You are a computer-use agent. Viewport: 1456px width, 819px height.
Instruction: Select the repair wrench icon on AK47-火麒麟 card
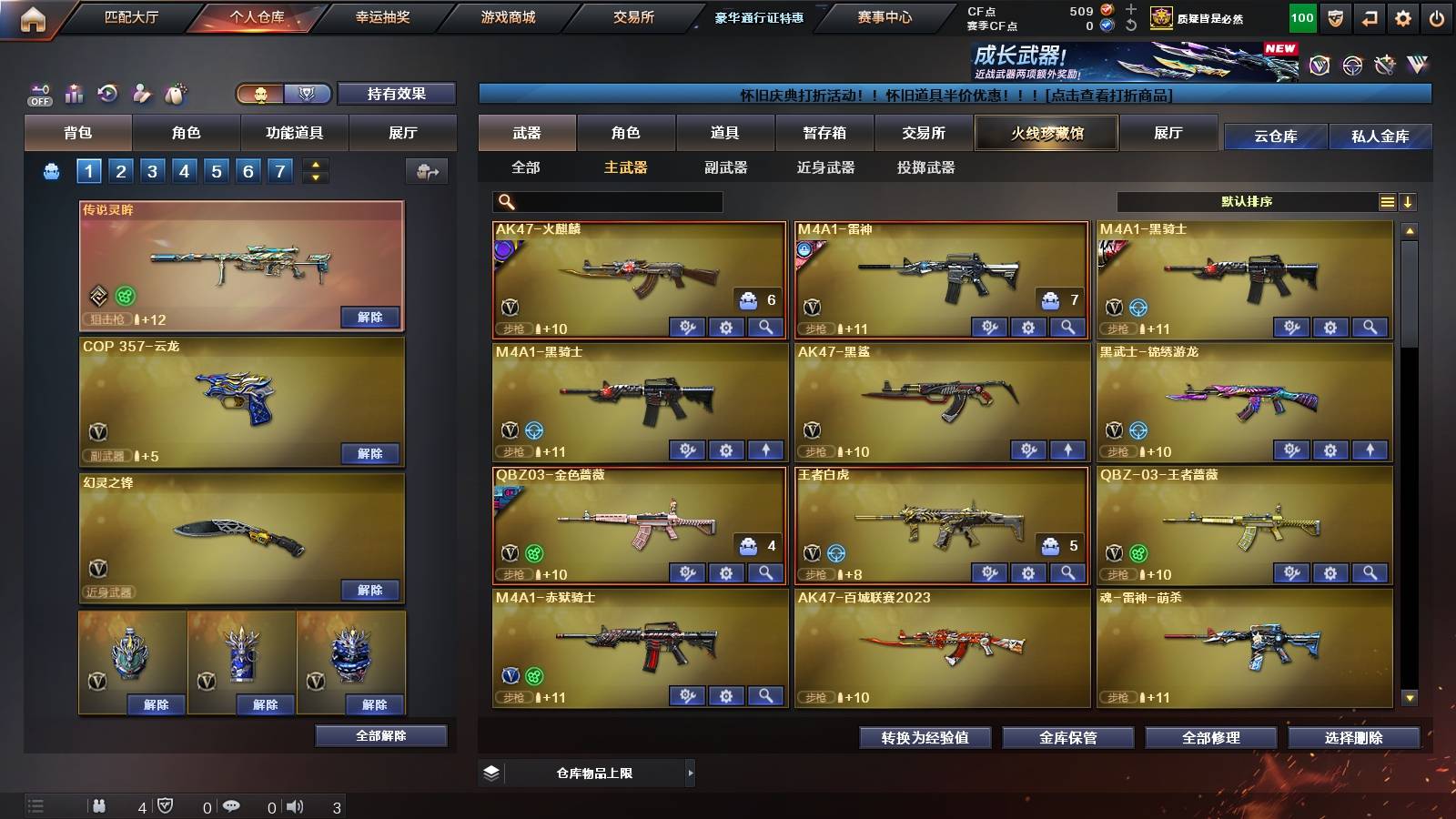point(688,325)
